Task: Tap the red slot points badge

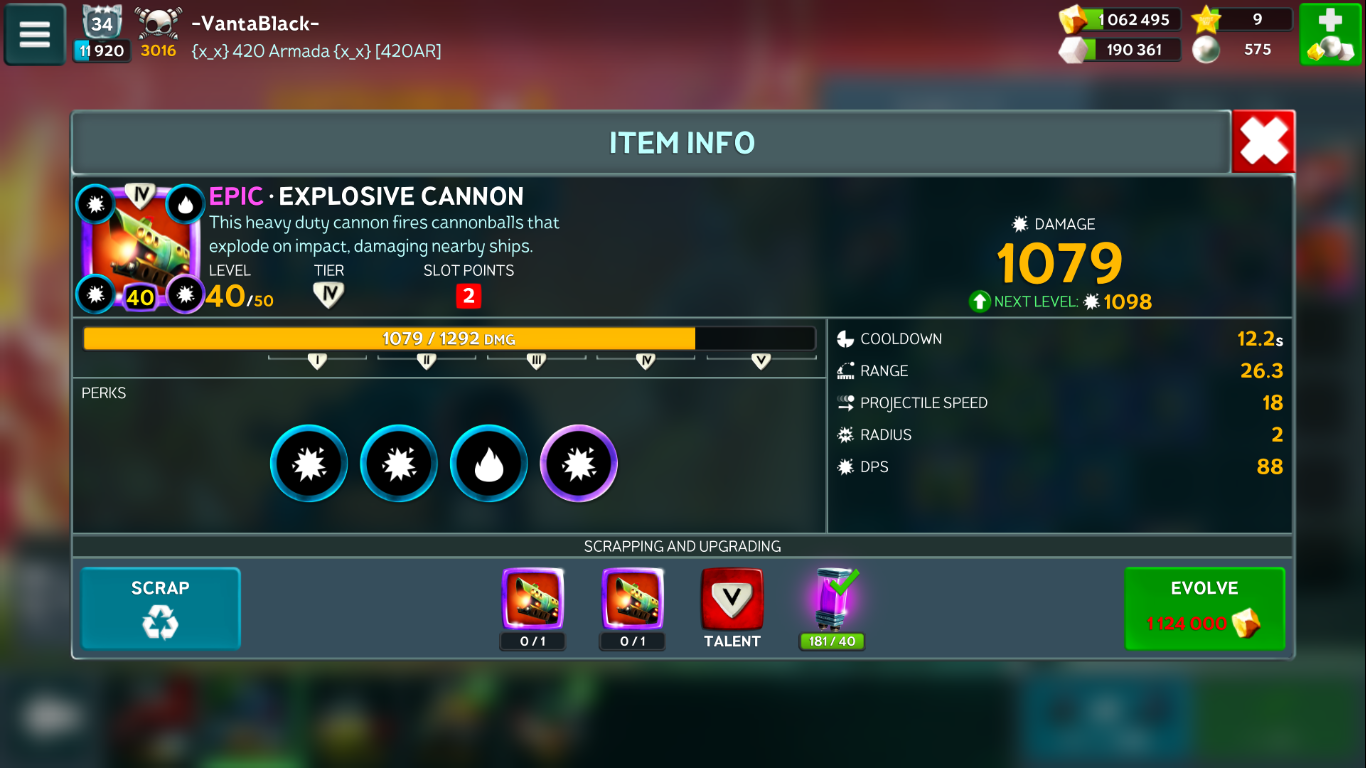Action: click(x=468, y=296)
